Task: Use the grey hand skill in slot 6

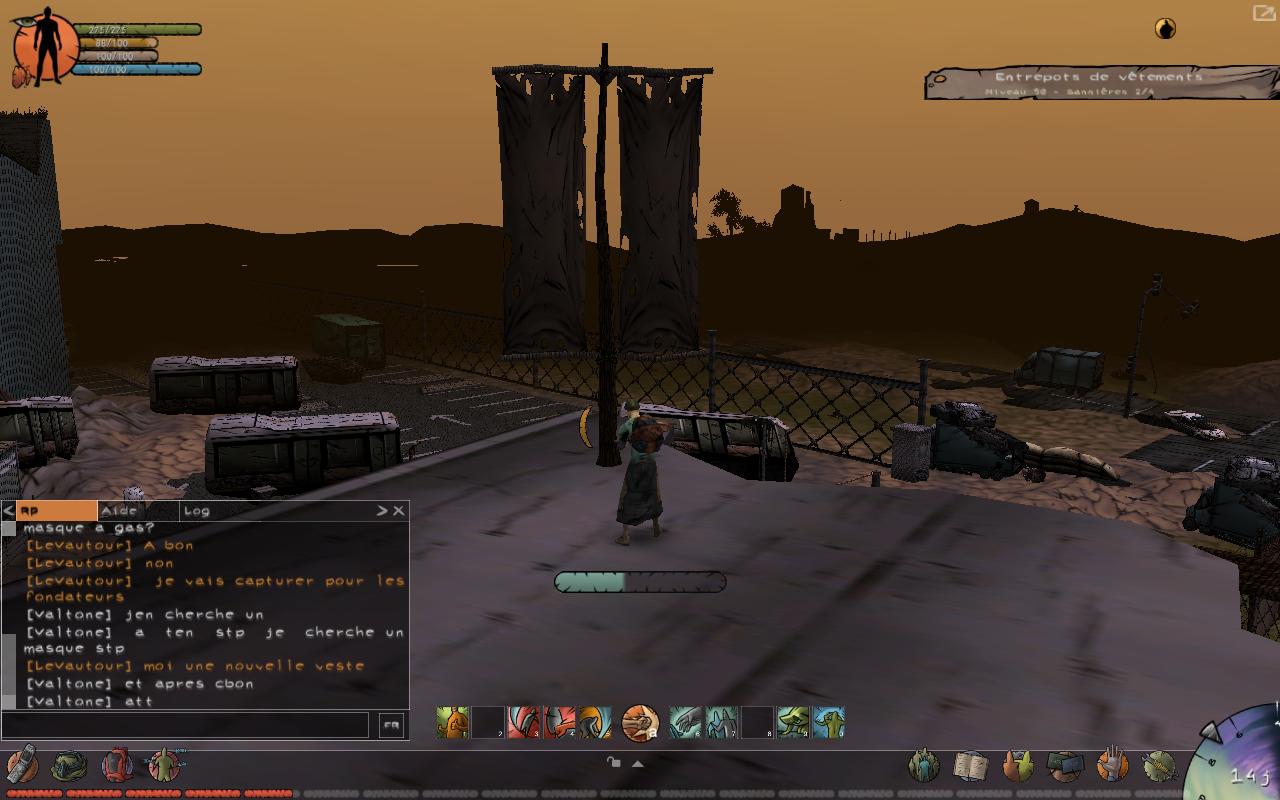Action: (685, 722)
